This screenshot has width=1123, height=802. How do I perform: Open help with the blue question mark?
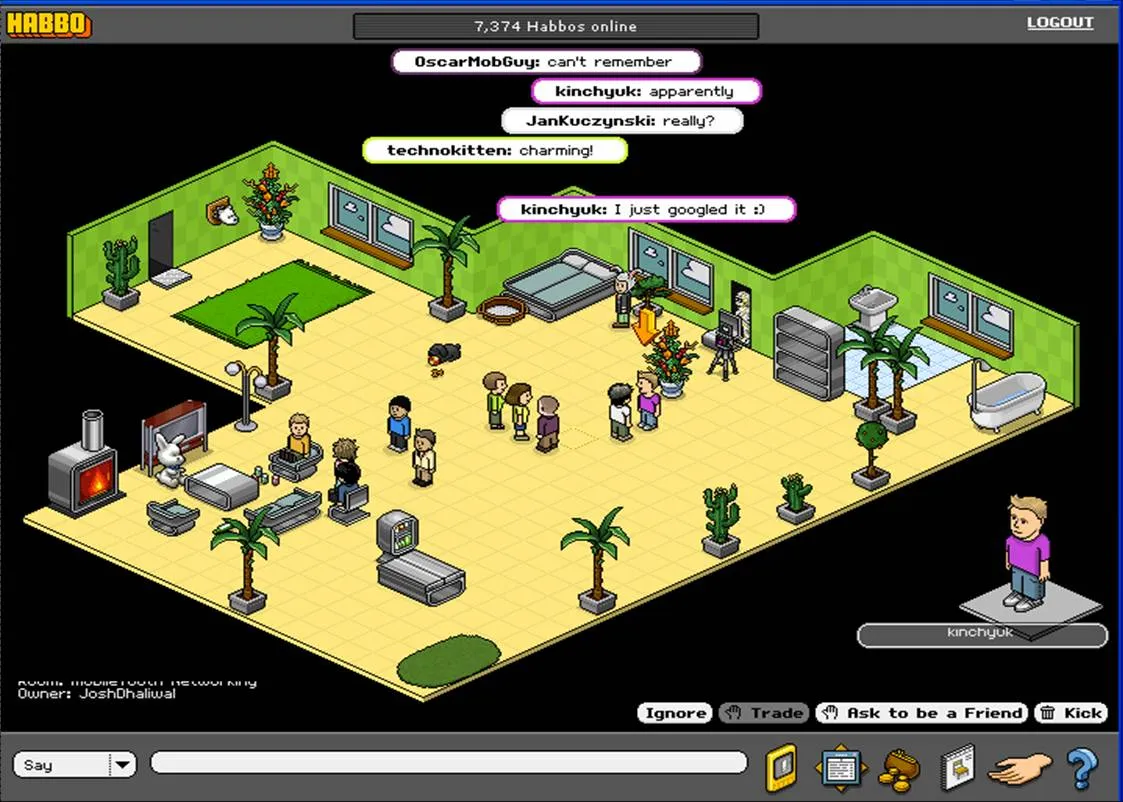click(1081, 768)
